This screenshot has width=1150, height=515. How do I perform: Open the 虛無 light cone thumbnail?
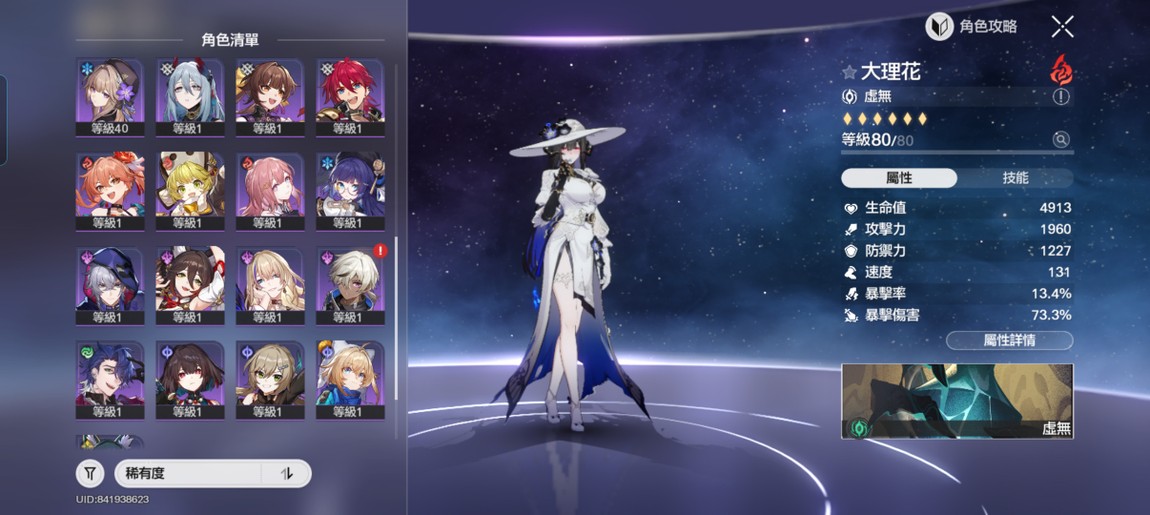[x=957, y=401]
